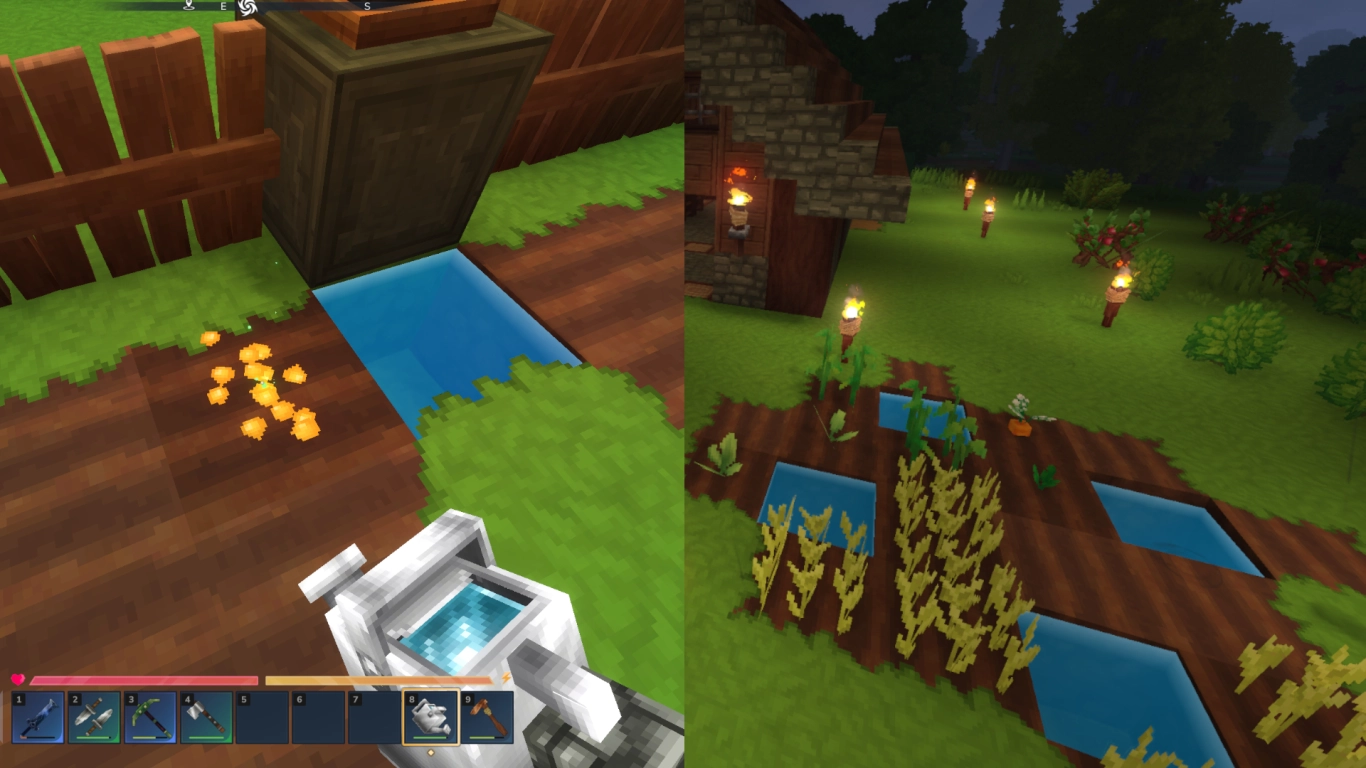Select the sword in hotbar slot 1
This screenshot has width=1366, height=768.
point(36,719)
